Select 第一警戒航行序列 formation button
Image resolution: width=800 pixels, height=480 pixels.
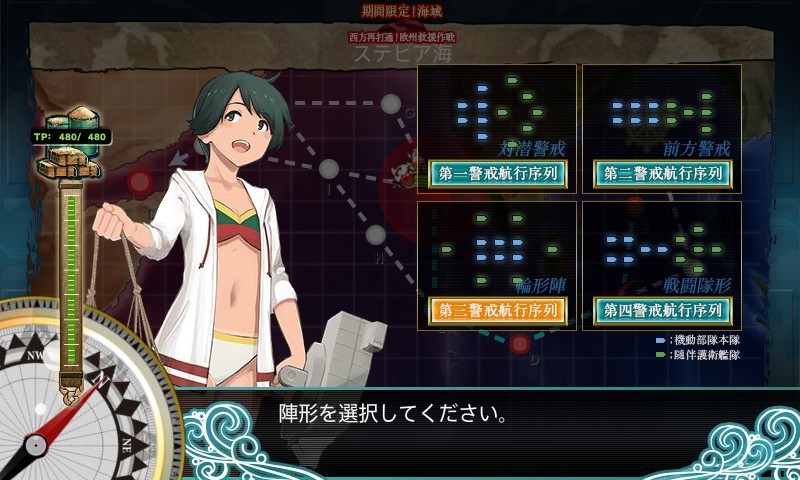point(498,174)
